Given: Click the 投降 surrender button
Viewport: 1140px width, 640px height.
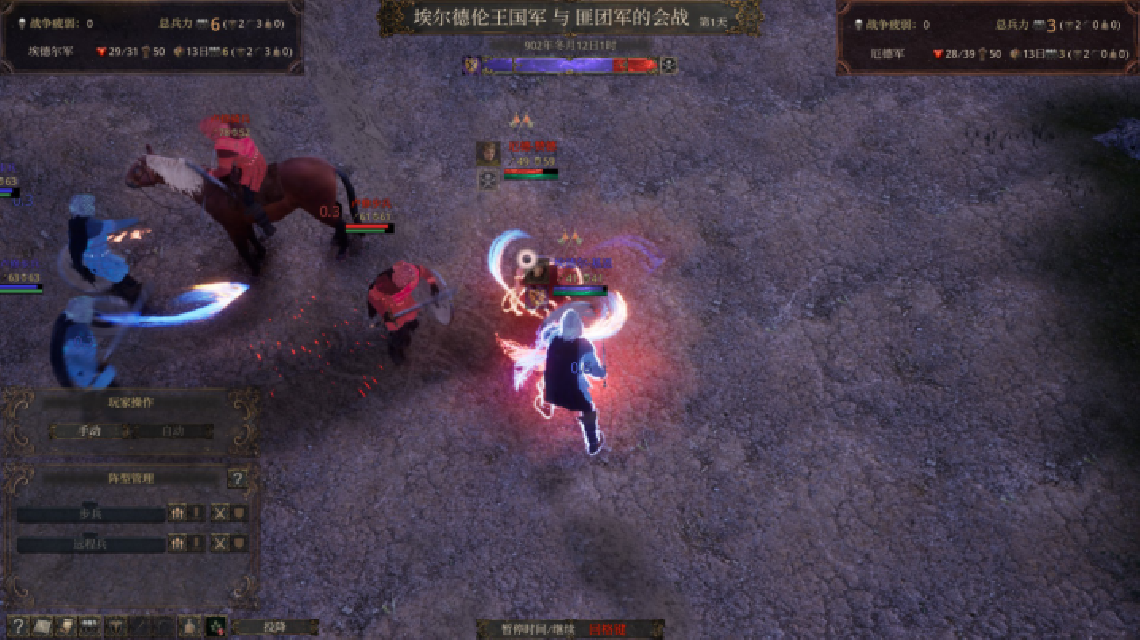Looking at the screenshot, I should tap(274, 627).
